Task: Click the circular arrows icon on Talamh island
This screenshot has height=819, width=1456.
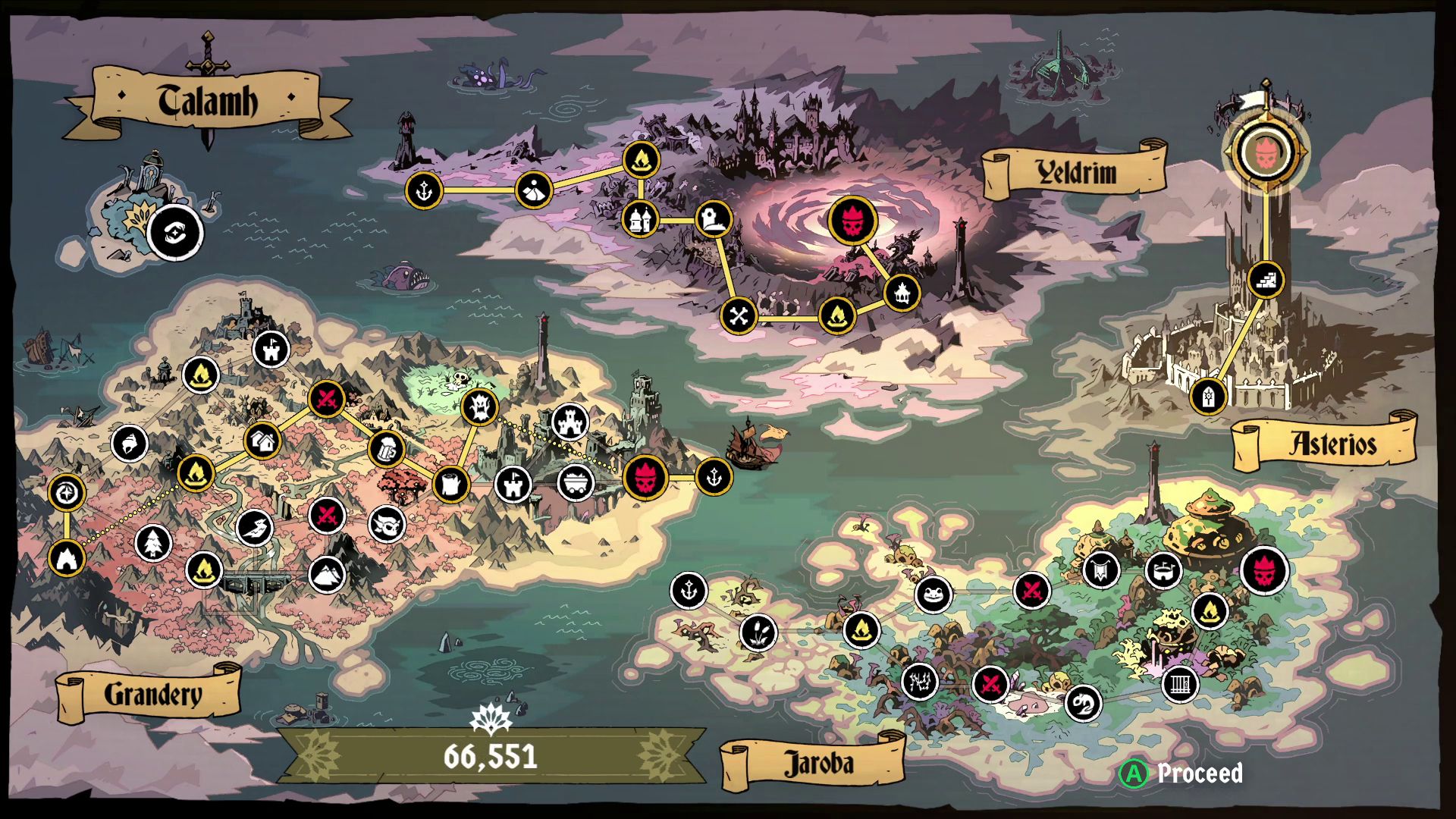Action: click(175, 233)
